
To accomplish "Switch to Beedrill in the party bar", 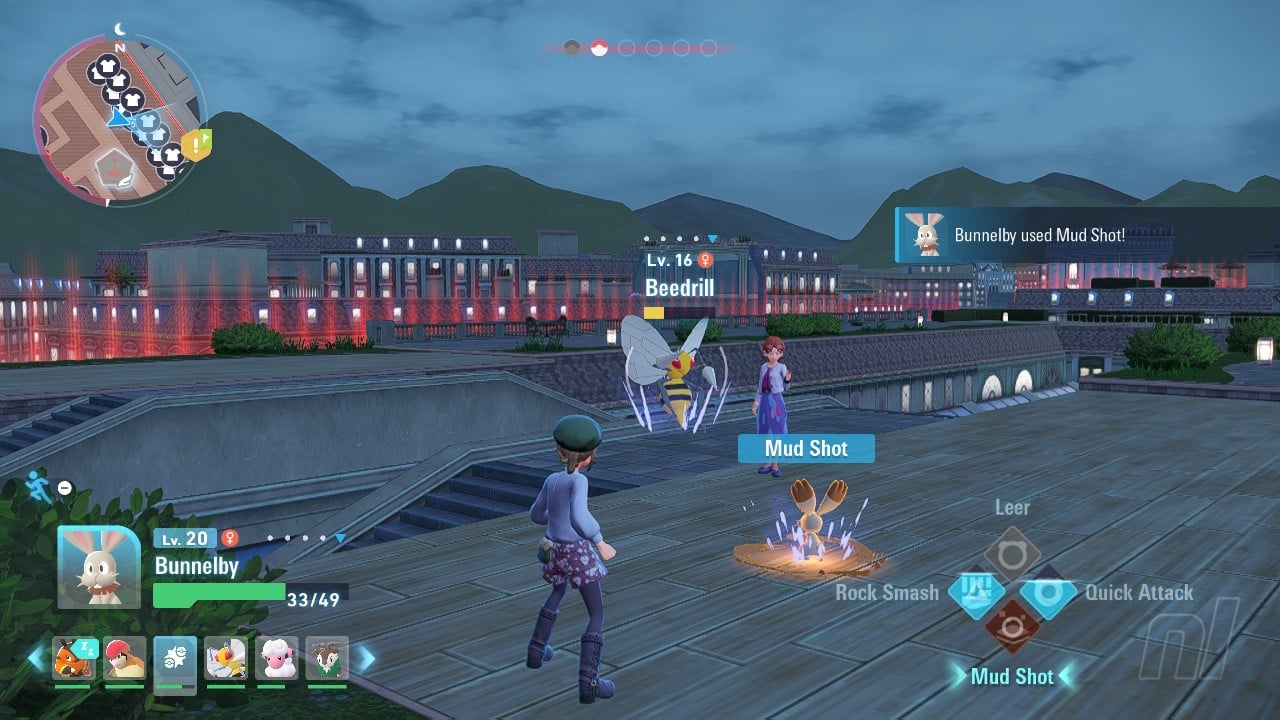I will [x=226, y=658].
